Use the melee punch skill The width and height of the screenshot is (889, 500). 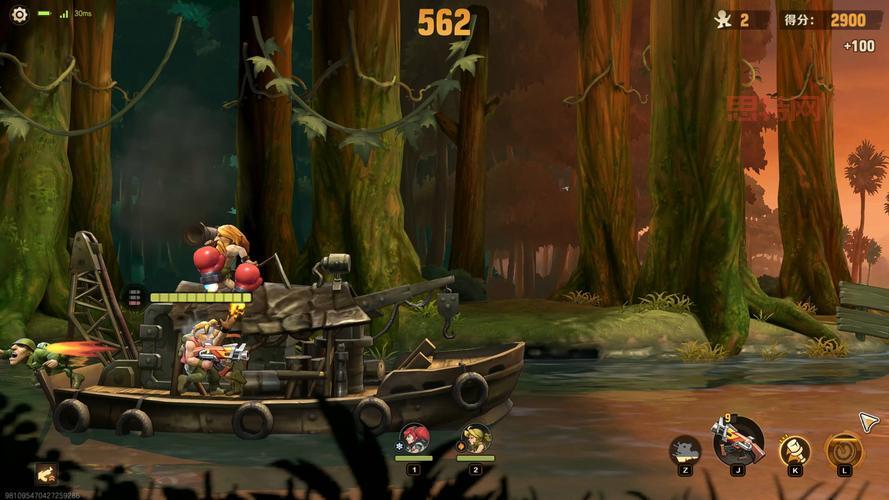pyautogui.click(x=795, y=449)
